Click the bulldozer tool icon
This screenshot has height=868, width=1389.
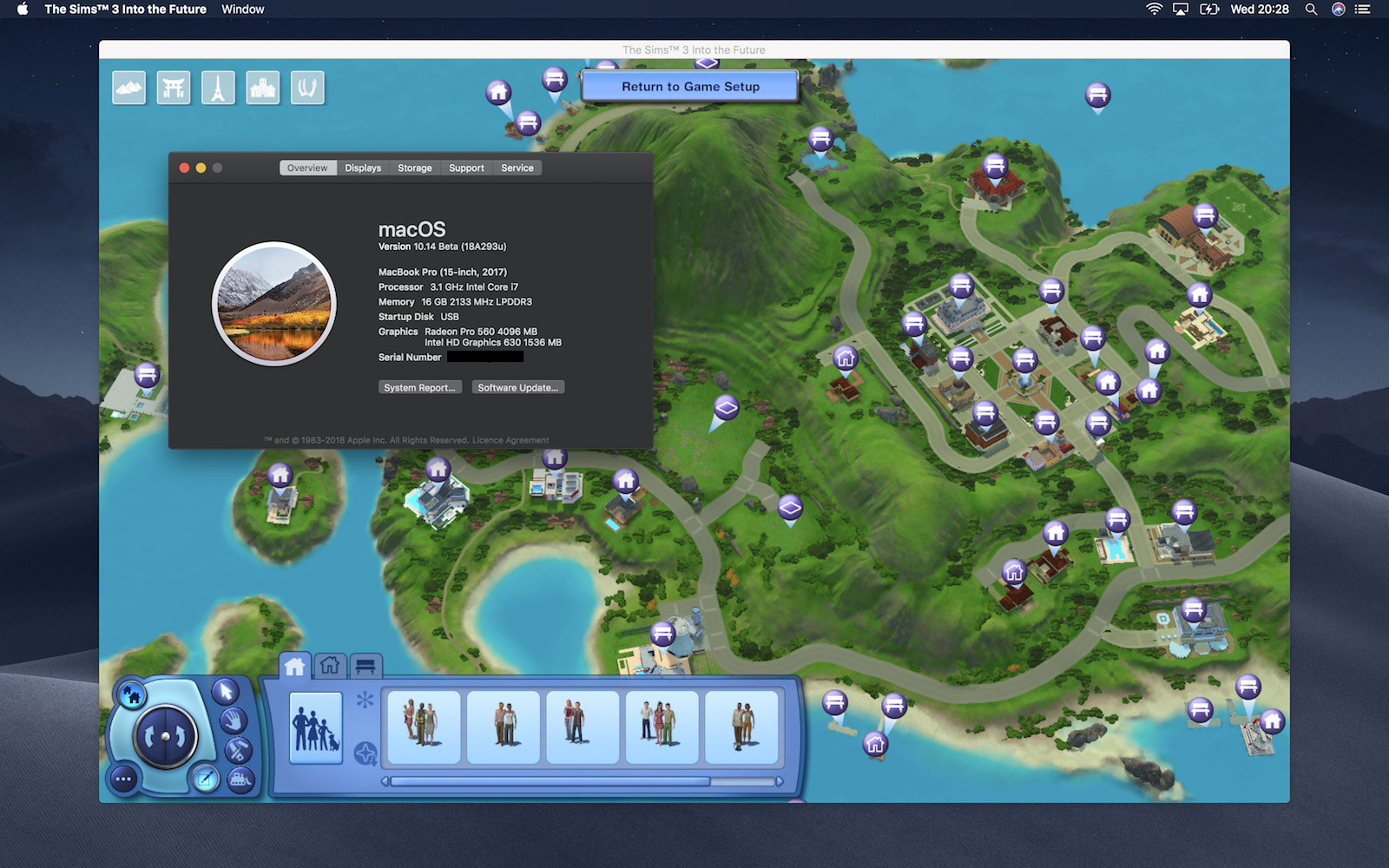coord(240,780)
